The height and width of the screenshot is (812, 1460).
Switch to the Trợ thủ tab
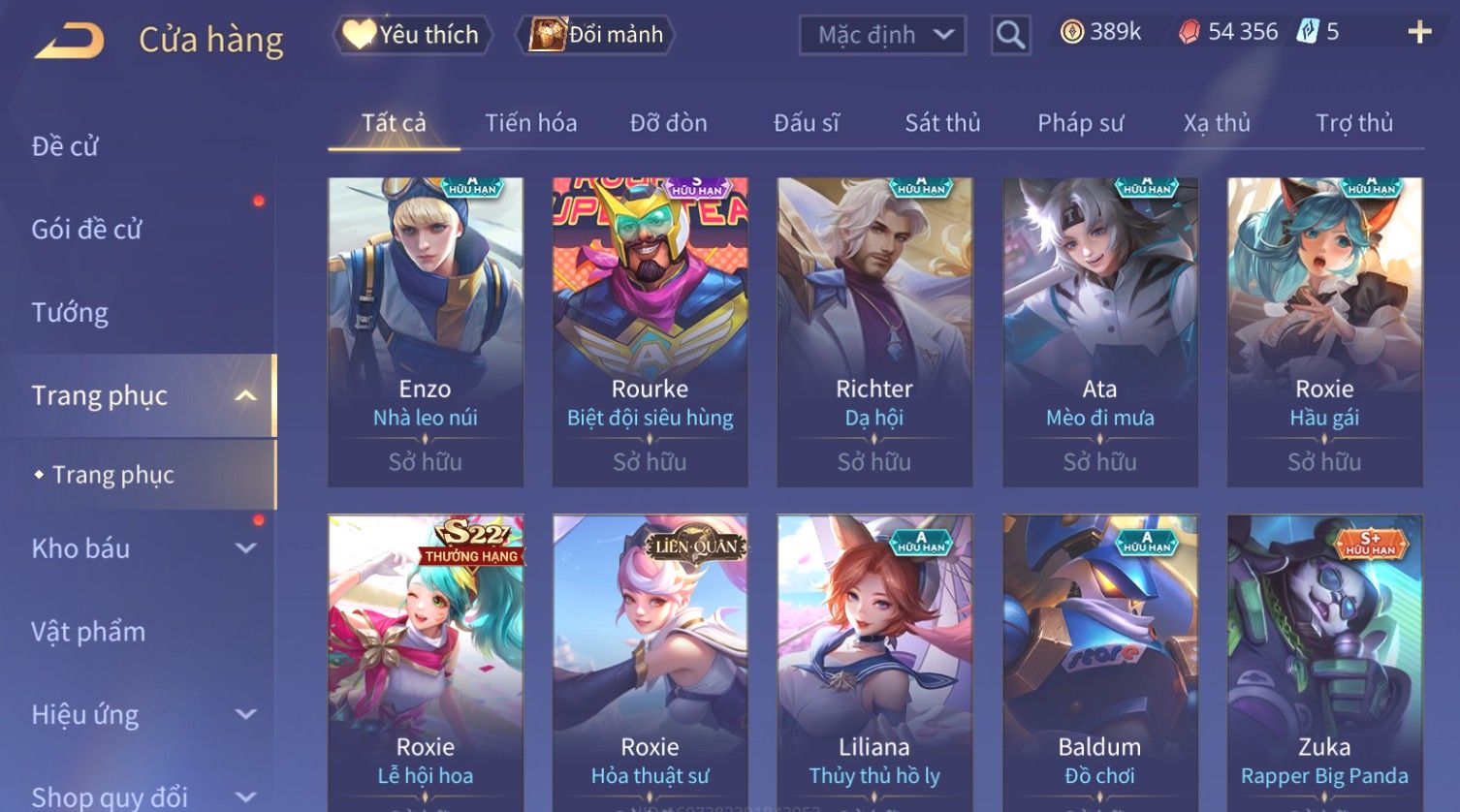coord(1353,123)
